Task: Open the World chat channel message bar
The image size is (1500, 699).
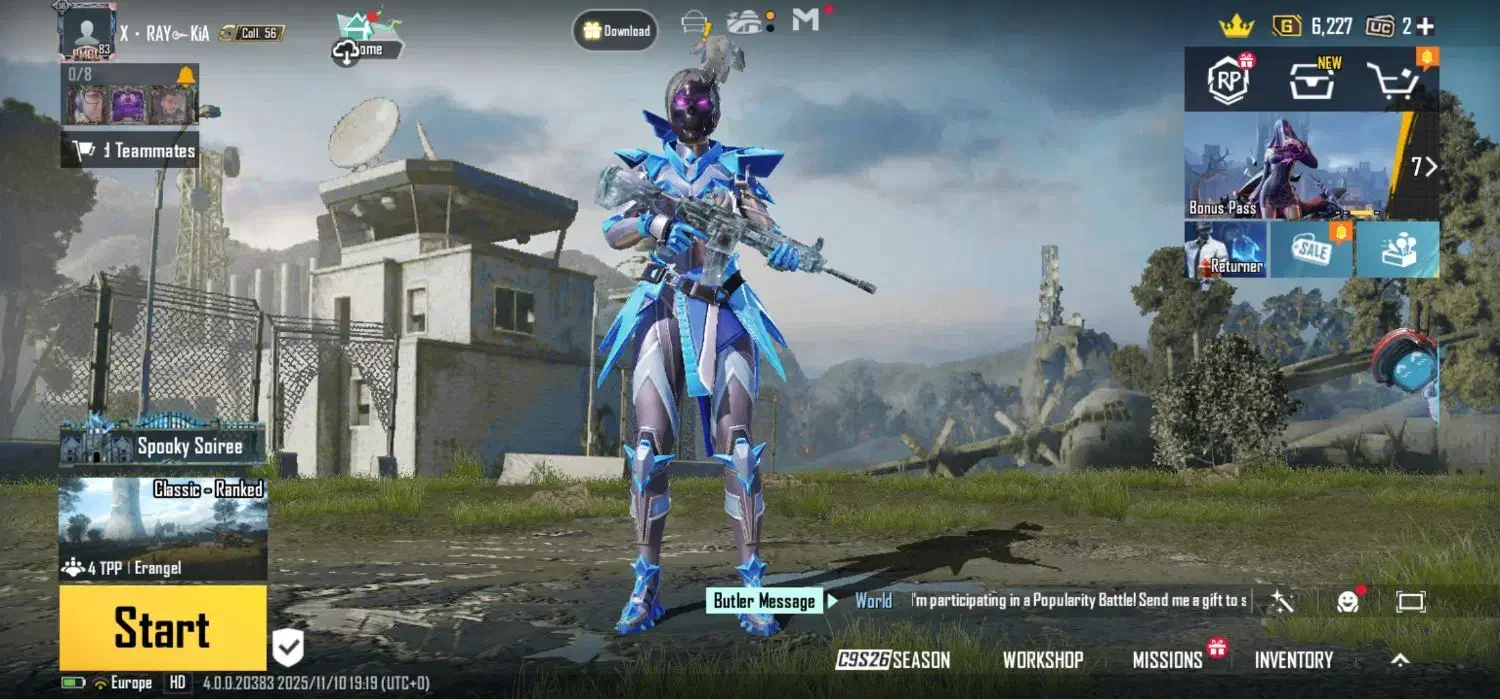Action: [1050, 601]
